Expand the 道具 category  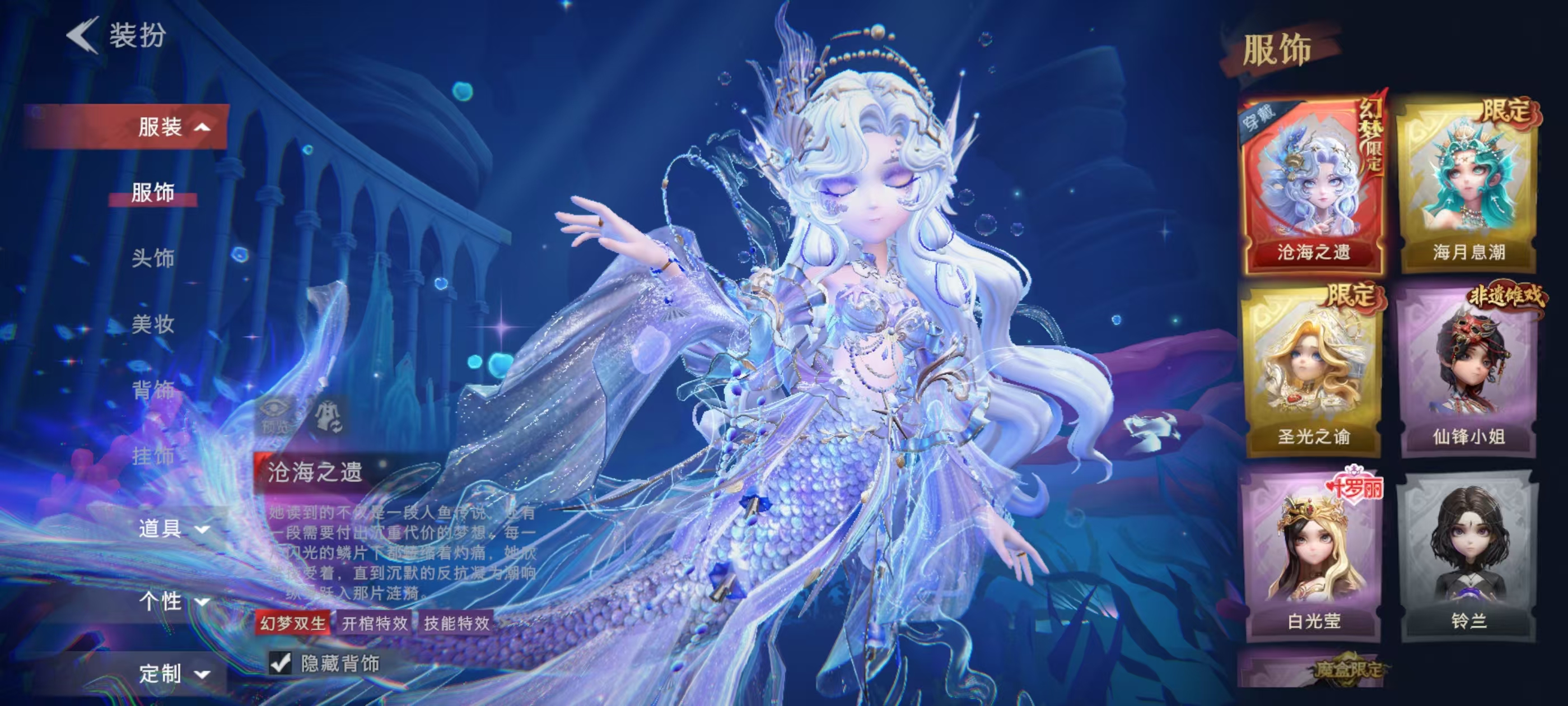pos(173,528)
